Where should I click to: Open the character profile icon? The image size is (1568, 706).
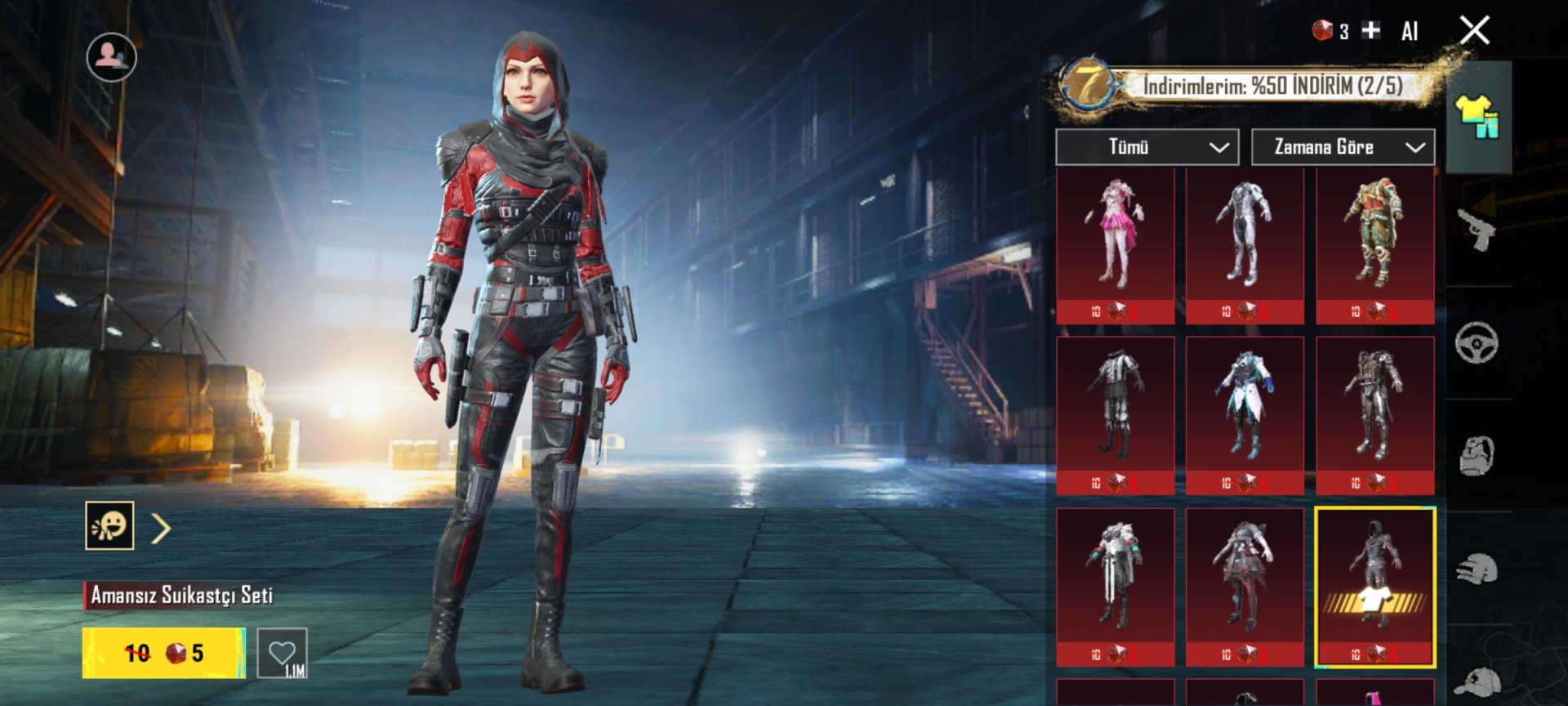[112, 57]
